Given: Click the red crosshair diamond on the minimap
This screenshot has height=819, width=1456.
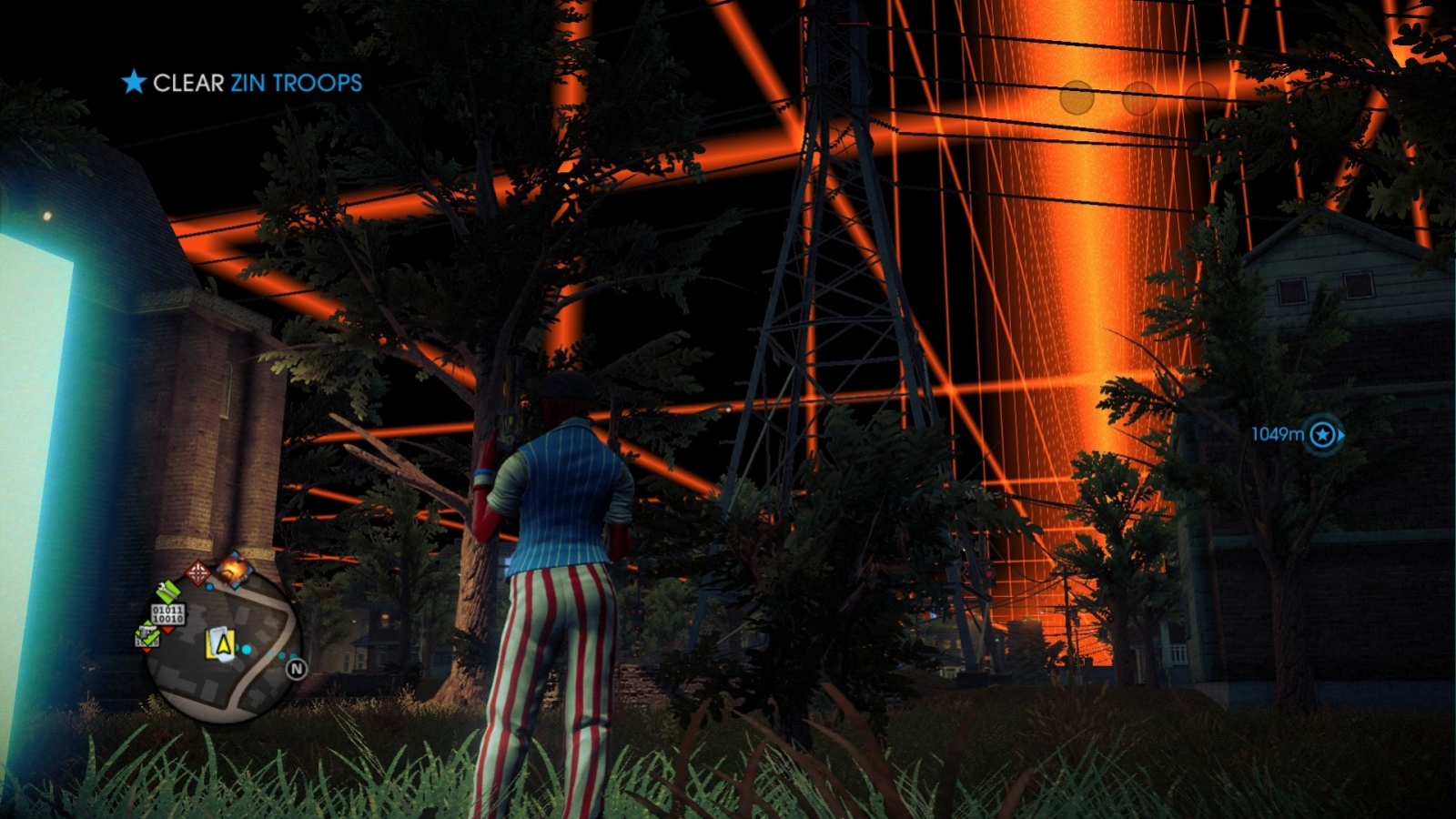Looking at the screenshot, I should (198, 571).
